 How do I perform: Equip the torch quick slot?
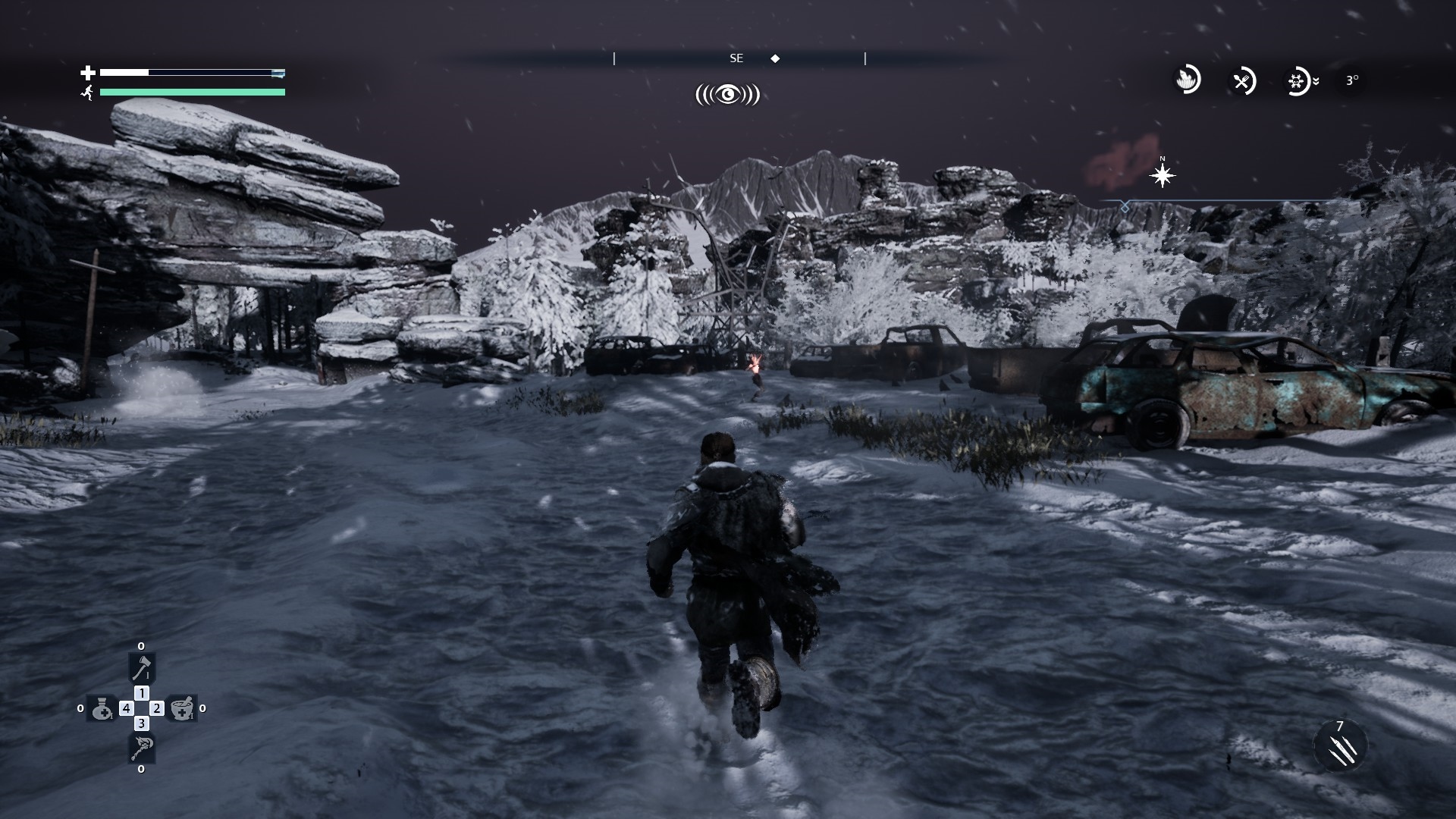click(141, 748)
